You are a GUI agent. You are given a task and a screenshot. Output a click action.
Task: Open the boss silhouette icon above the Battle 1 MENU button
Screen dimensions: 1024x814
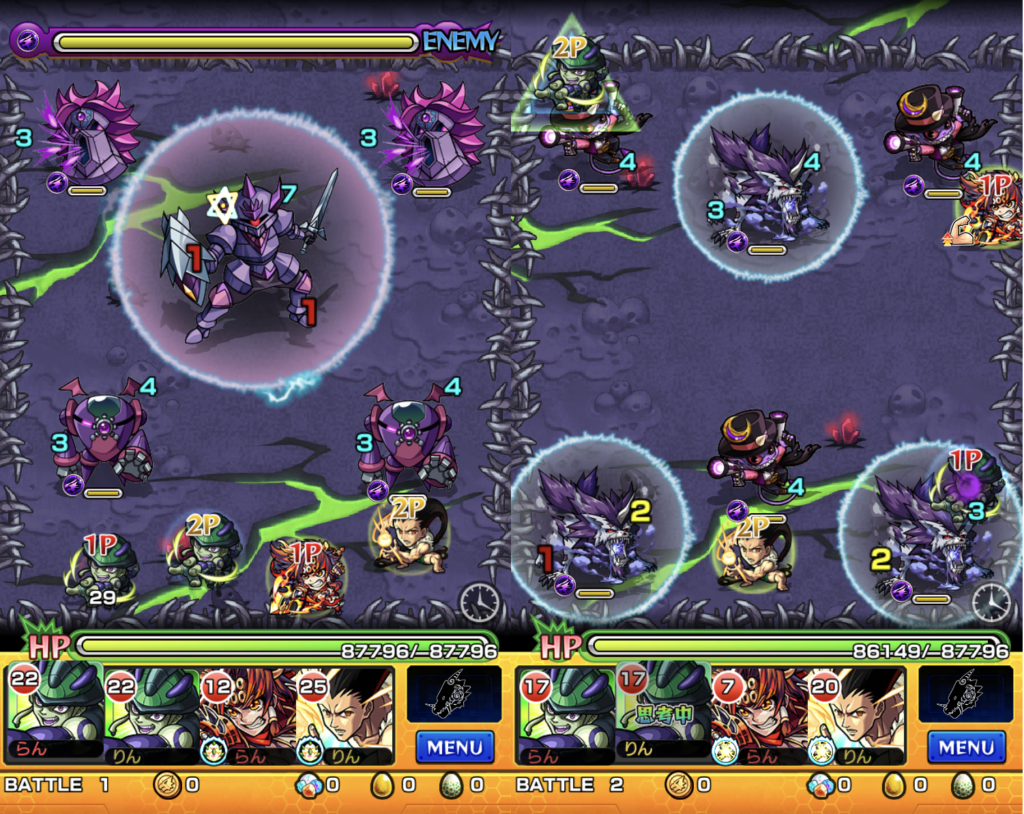(454, 693)
